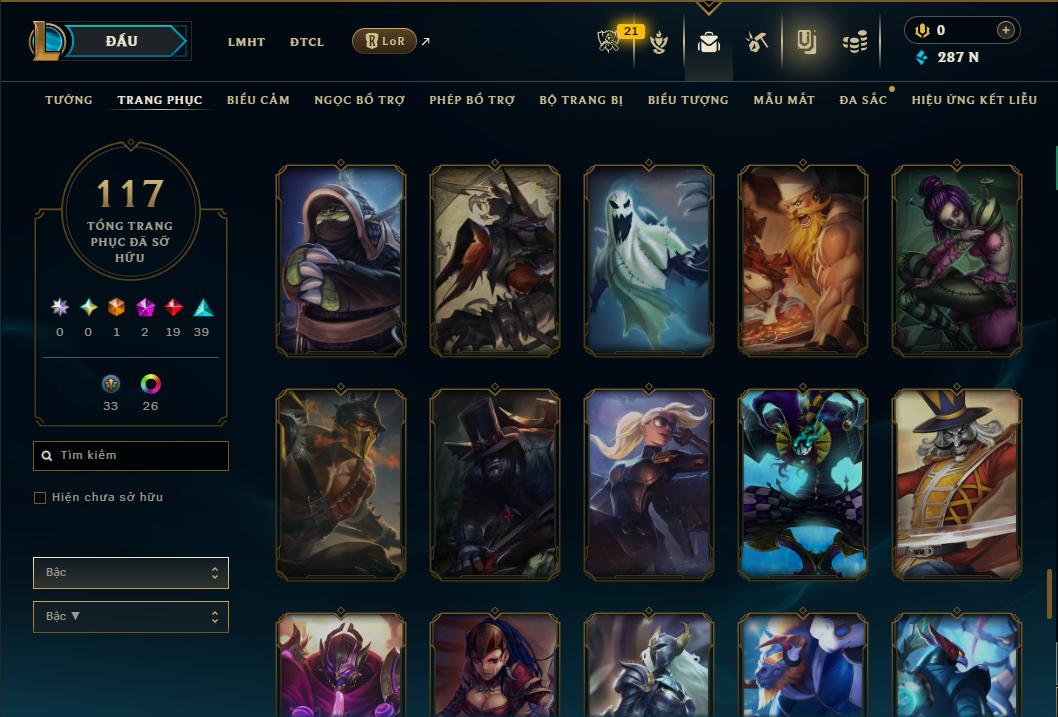Switch to the MẪU MẮT tab
The height and width of the screenshot is (717, 1058).
click(784, 100)
